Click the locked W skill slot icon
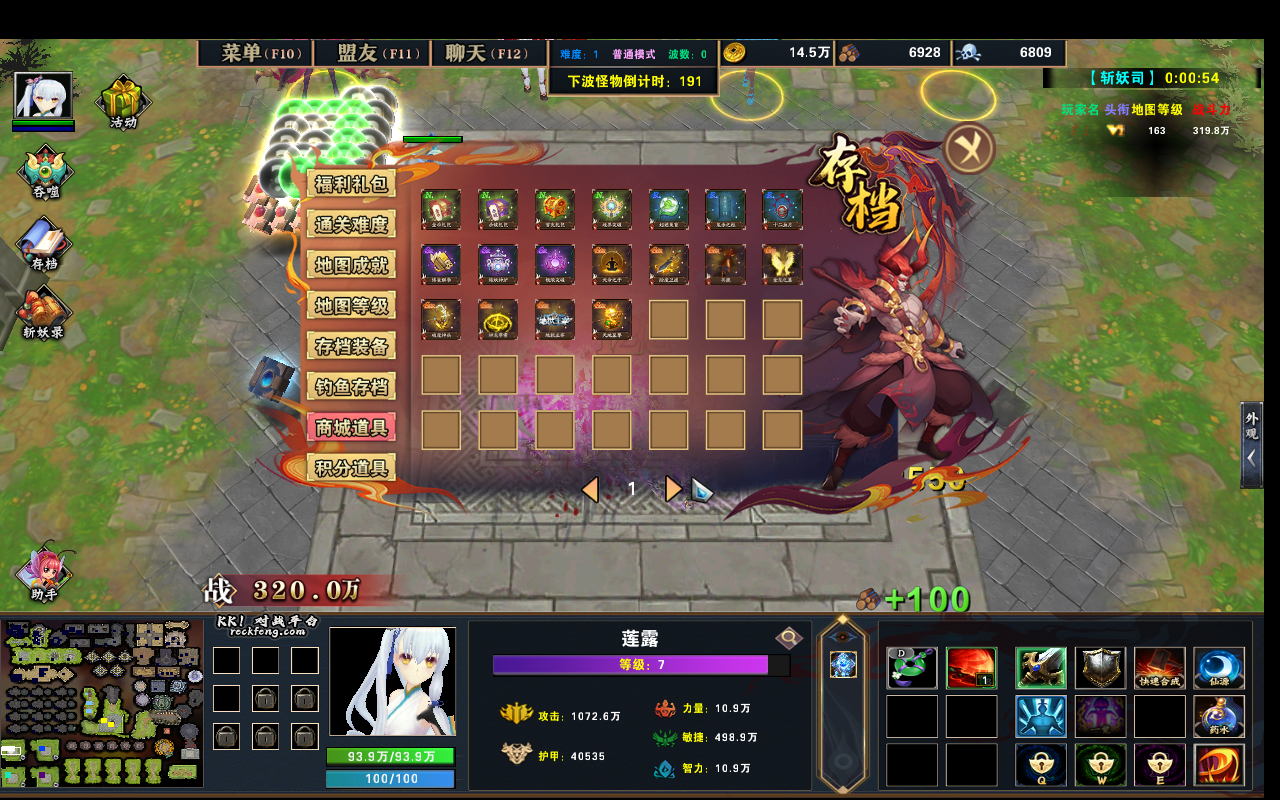Image resolution: width=1280 pixels, height=800 pixels. coord(1101,764)
